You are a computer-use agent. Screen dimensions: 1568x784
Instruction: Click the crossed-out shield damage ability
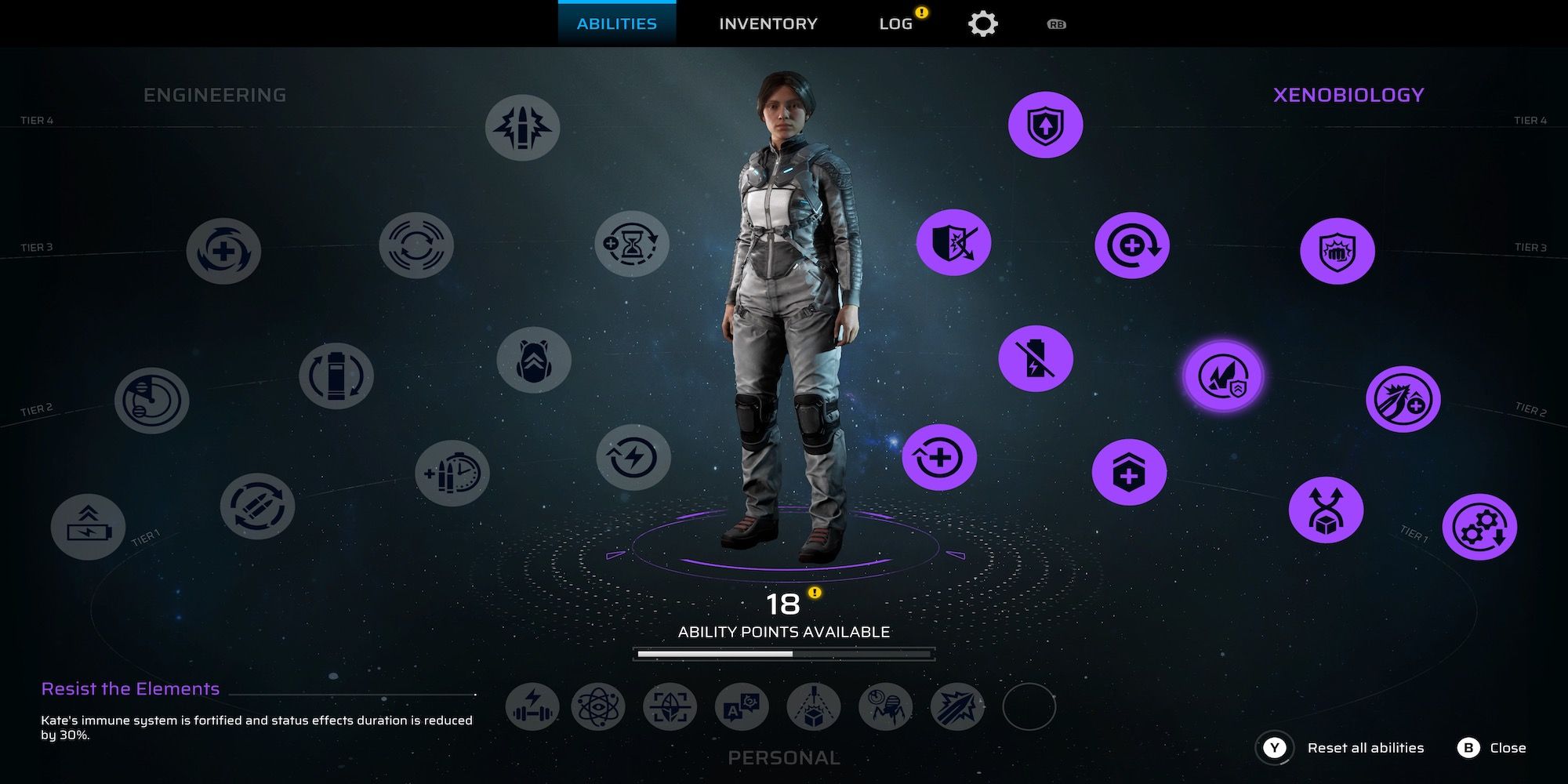coord(953,245)
